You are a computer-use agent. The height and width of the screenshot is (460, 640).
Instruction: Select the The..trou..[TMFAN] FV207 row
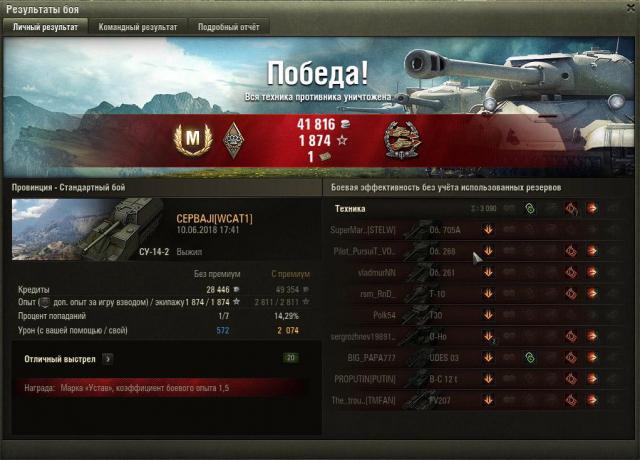coord(470,400)
